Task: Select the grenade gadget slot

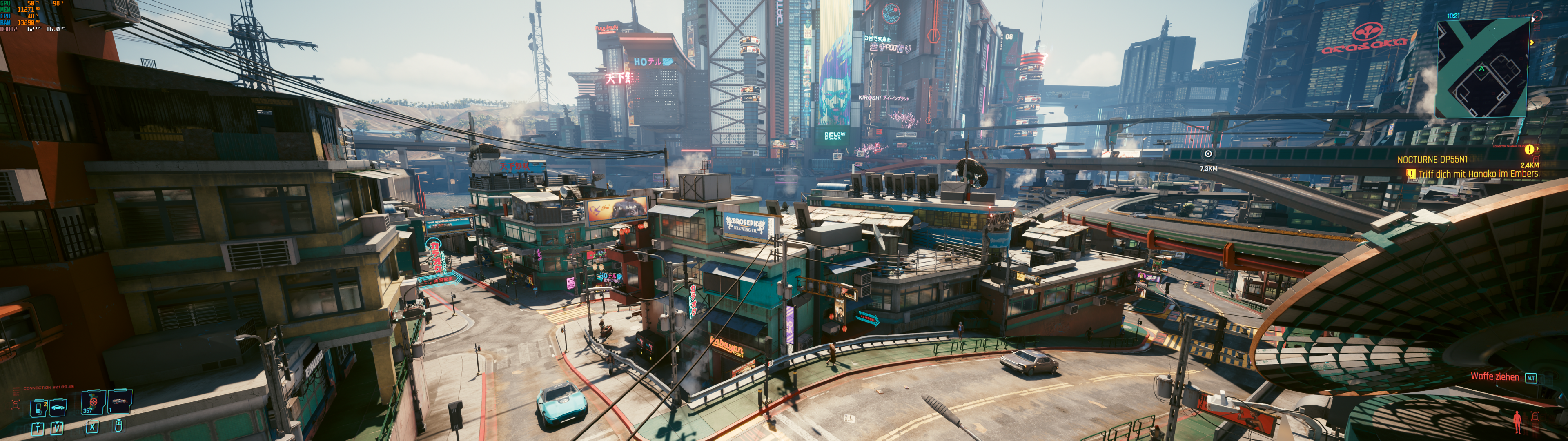Action: pyautogui.click(x=119, y=401)
